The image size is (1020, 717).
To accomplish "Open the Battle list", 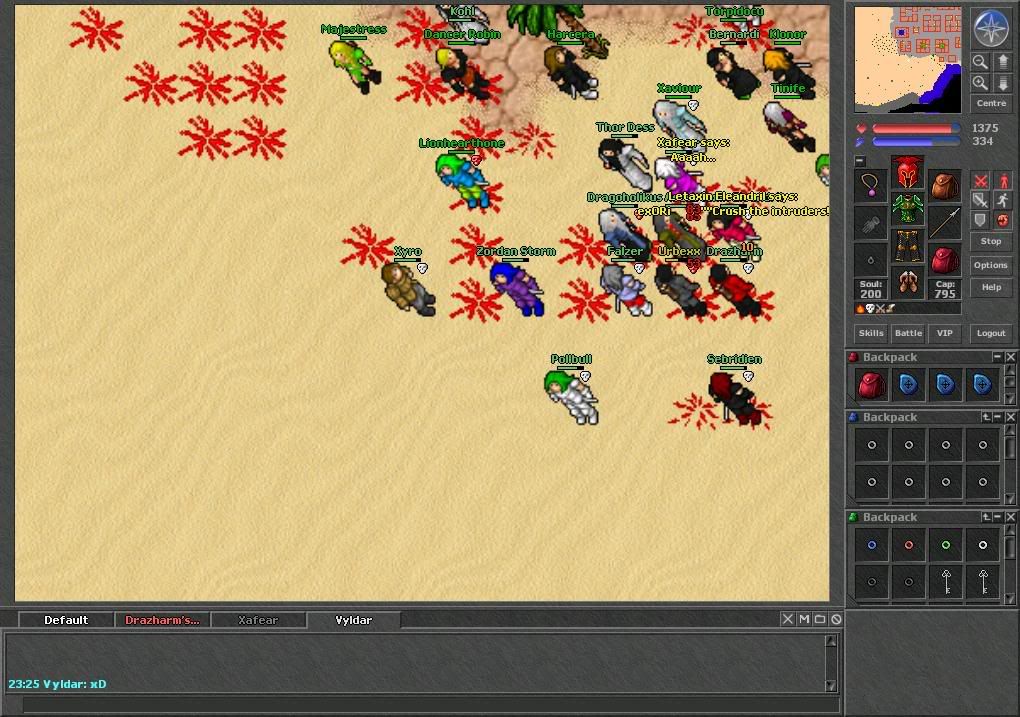I will (x=908, y=333).
